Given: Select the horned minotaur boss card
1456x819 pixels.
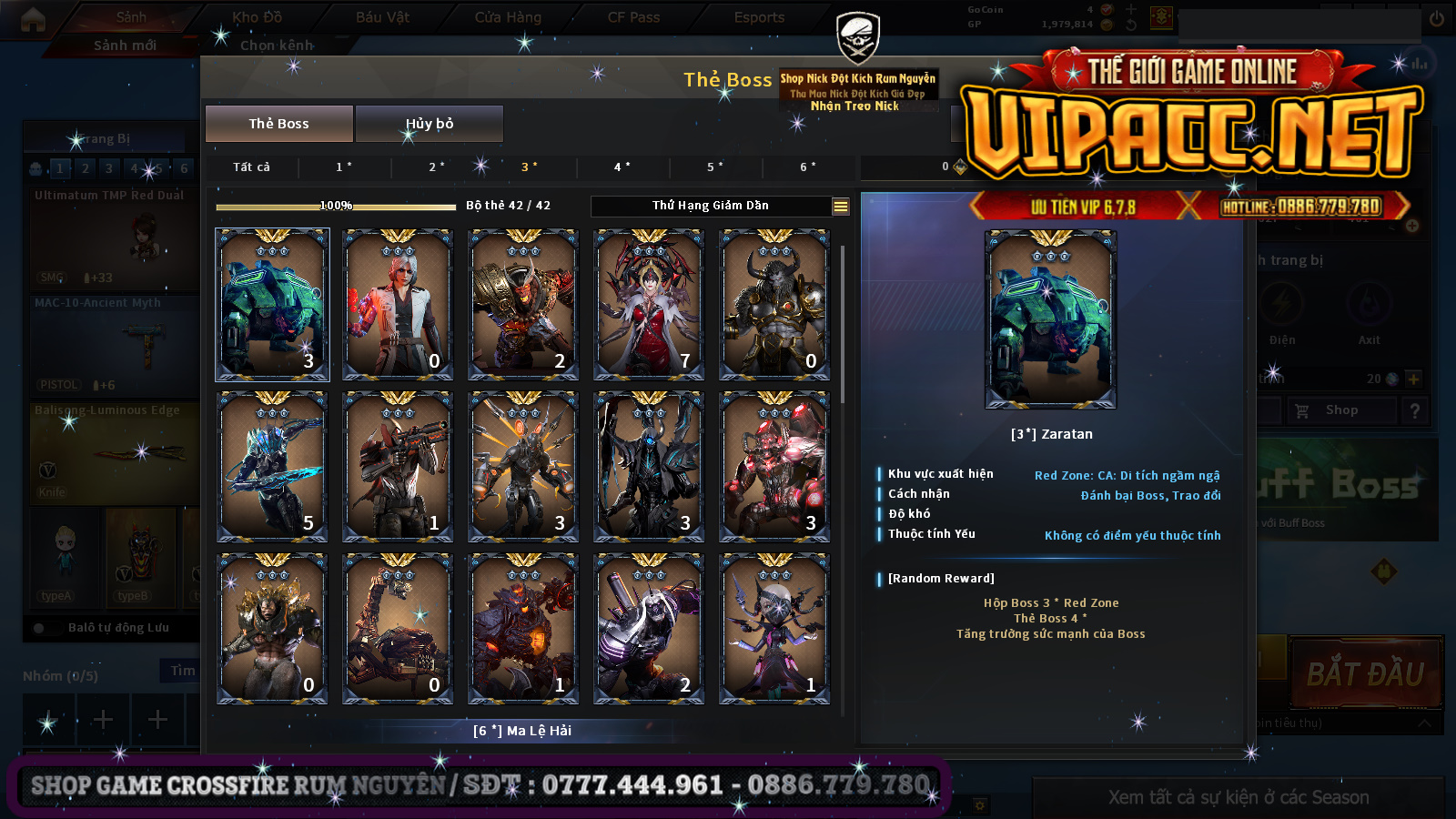Looking at the screenshot, I should (x=774, y=304).
